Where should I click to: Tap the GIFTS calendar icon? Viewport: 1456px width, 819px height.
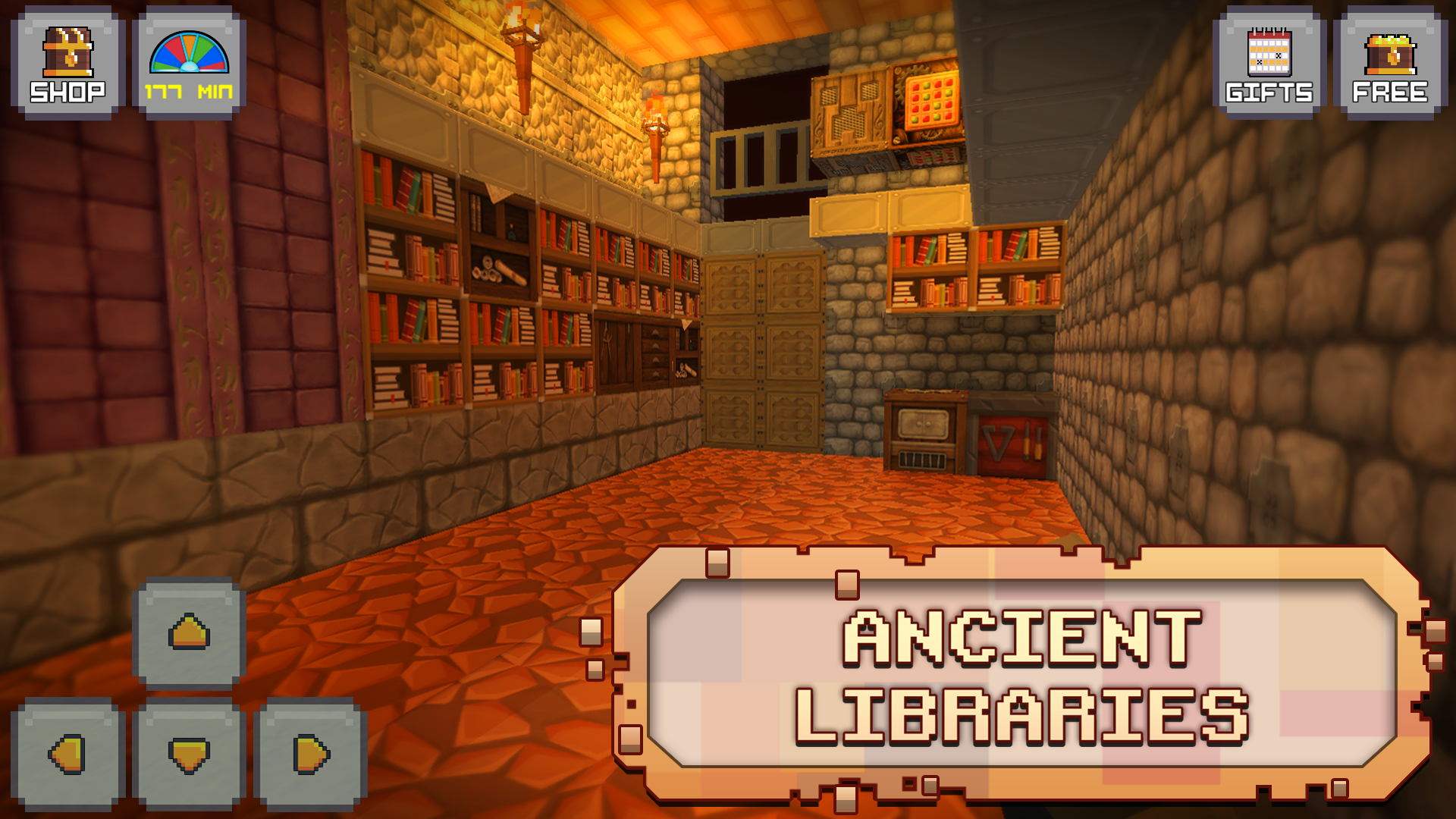(x=1269, y=53)
